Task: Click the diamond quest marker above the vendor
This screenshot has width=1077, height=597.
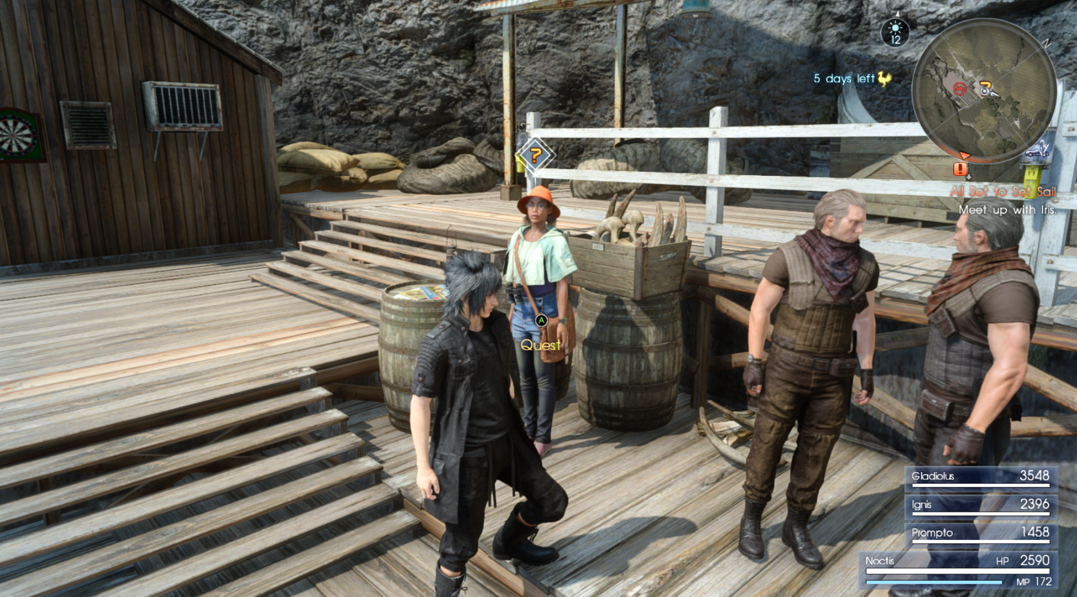Action: click(536, 155)
